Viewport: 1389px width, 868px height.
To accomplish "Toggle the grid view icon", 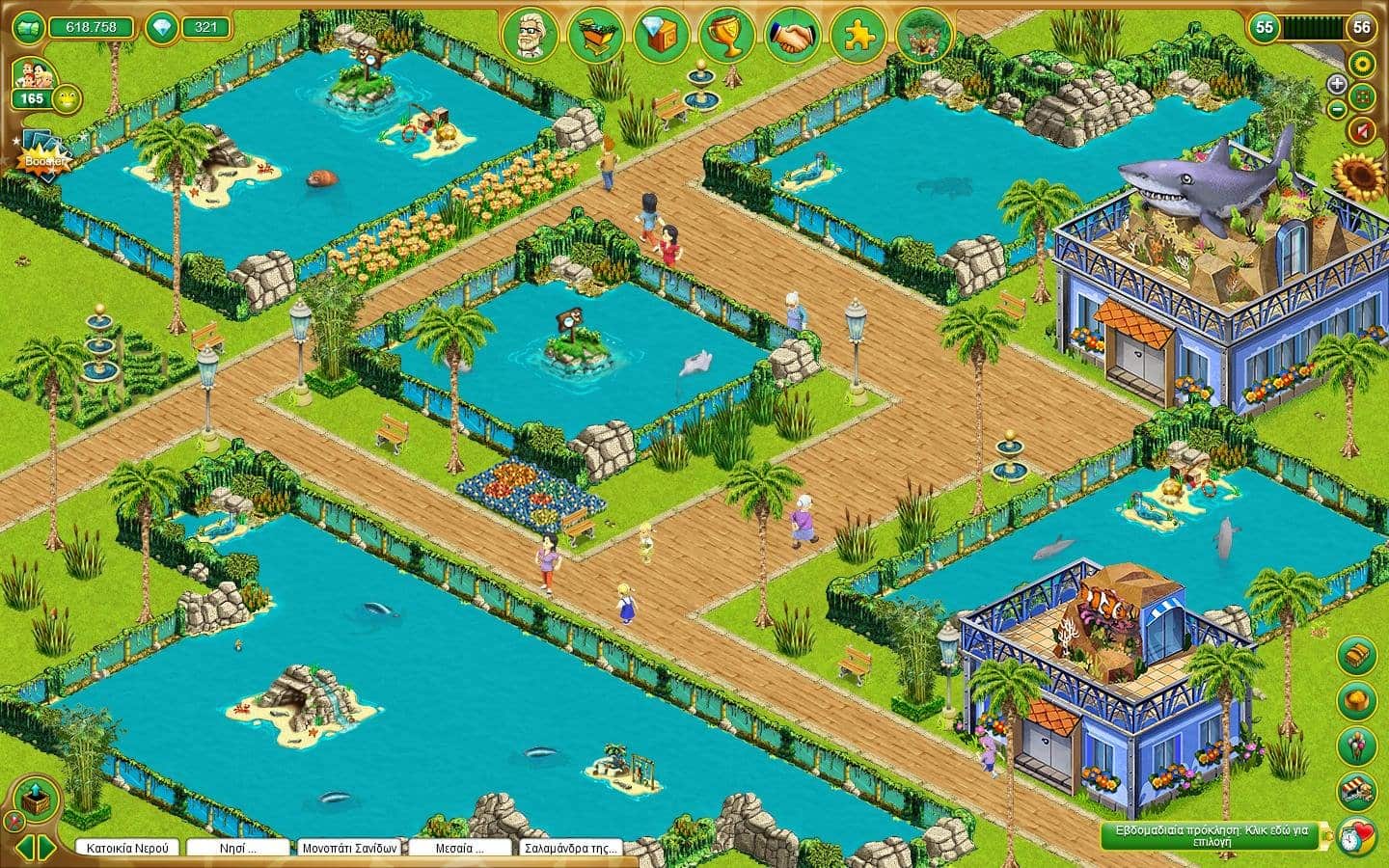I will coord(1362,96).
